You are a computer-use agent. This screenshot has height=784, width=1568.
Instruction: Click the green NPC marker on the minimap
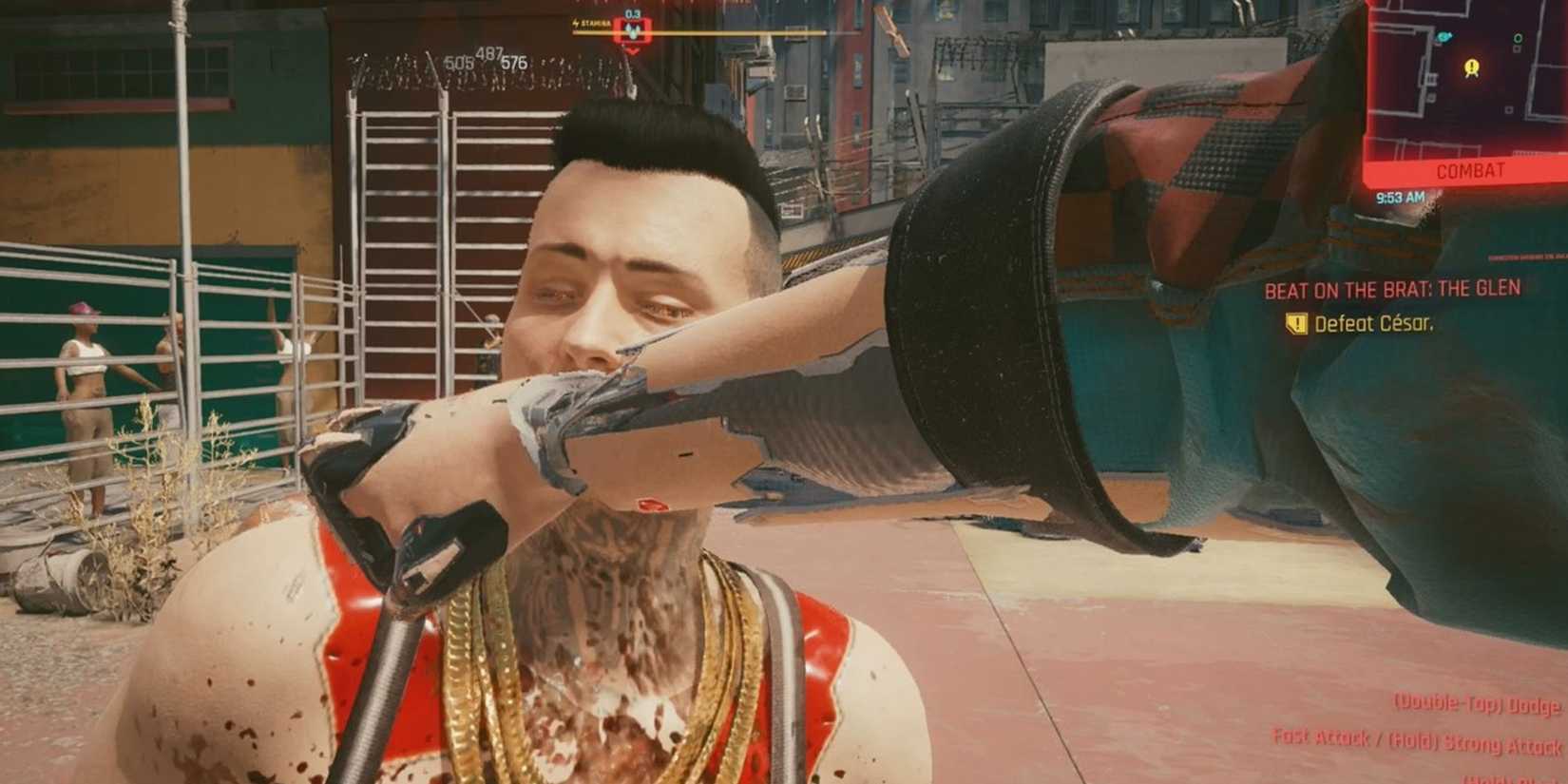pyautogui.click(x=1519, y=38)
